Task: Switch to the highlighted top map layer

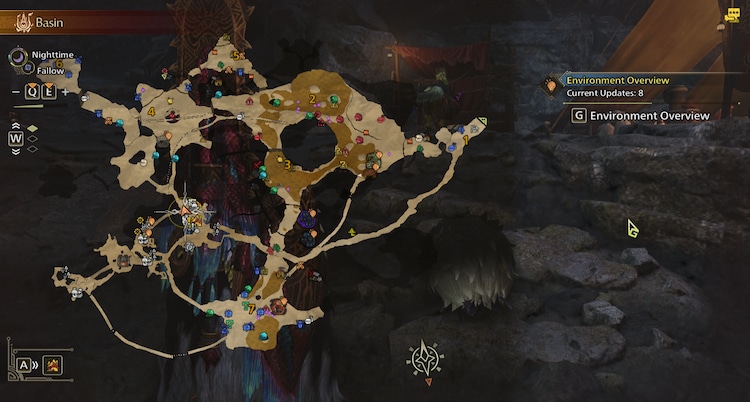Action: (x=33, y=127)
